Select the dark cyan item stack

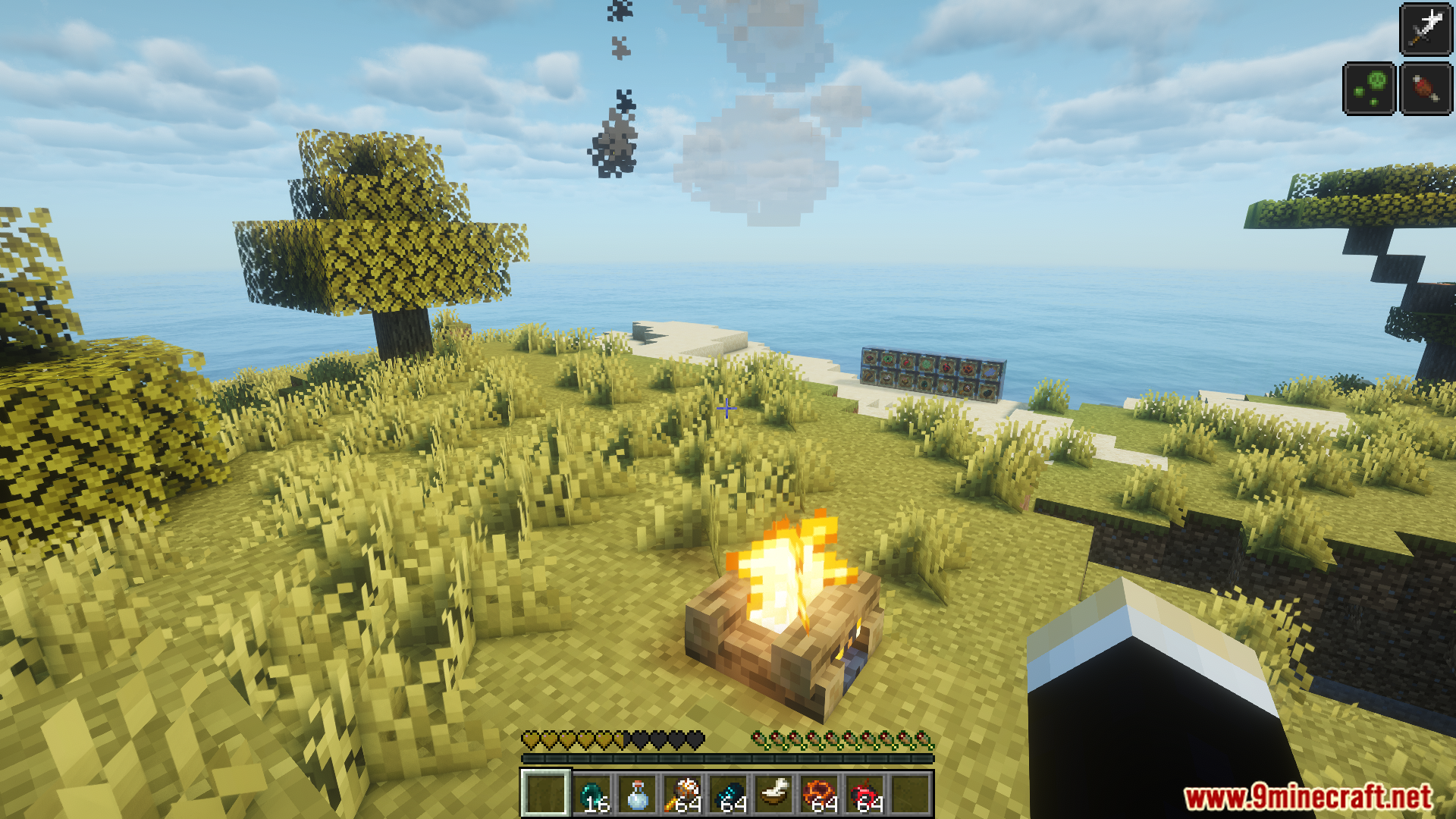point(729,794)
